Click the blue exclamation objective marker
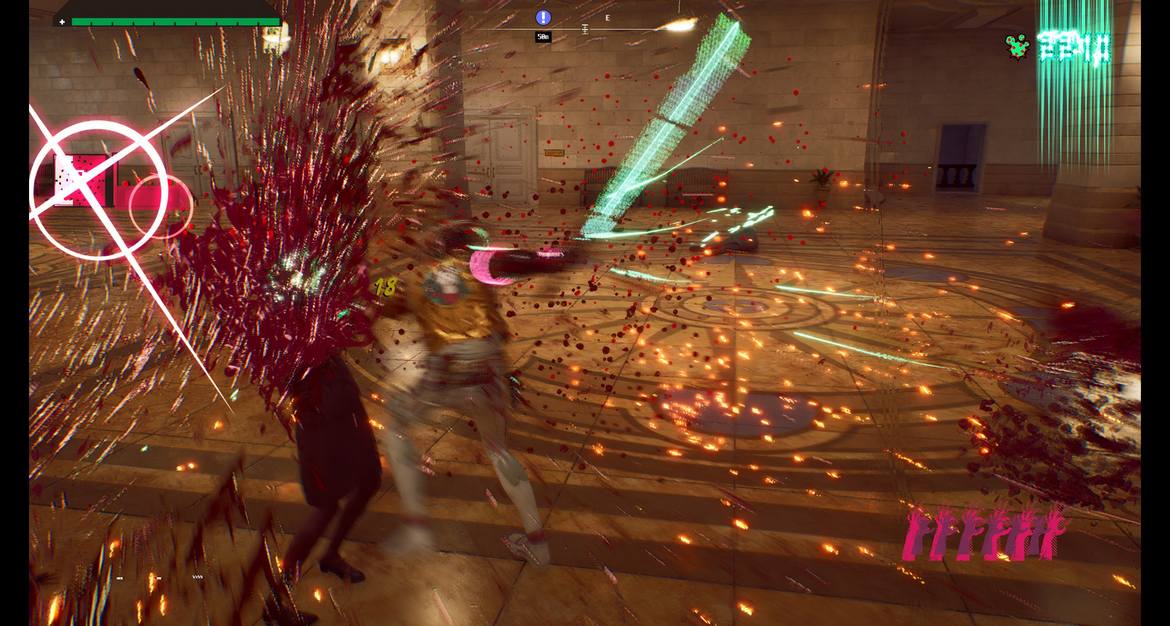The height and width of the screenshot is (626, 1170). coord(543,17)
